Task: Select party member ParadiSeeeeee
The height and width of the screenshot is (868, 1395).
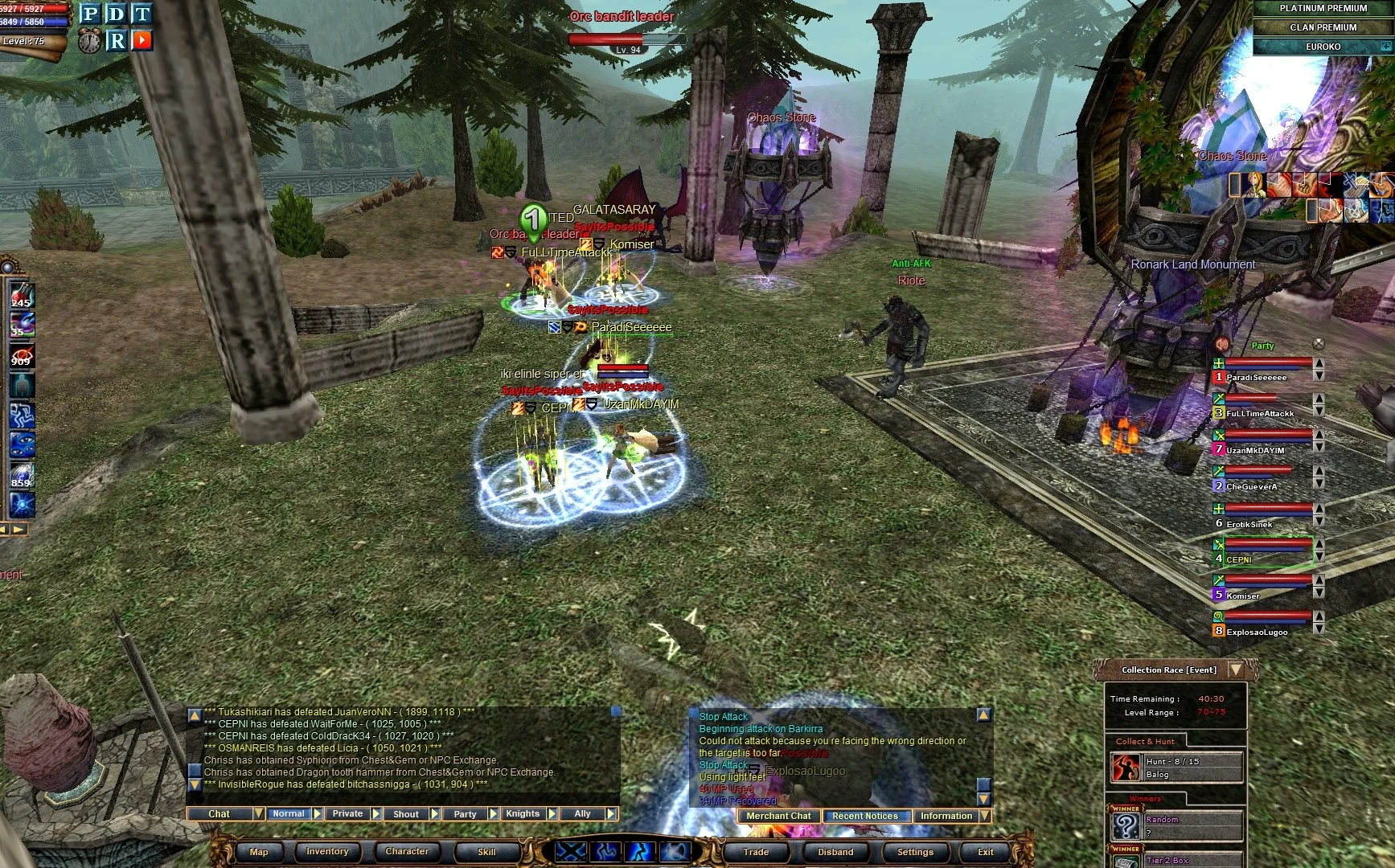Action: 1256,377
